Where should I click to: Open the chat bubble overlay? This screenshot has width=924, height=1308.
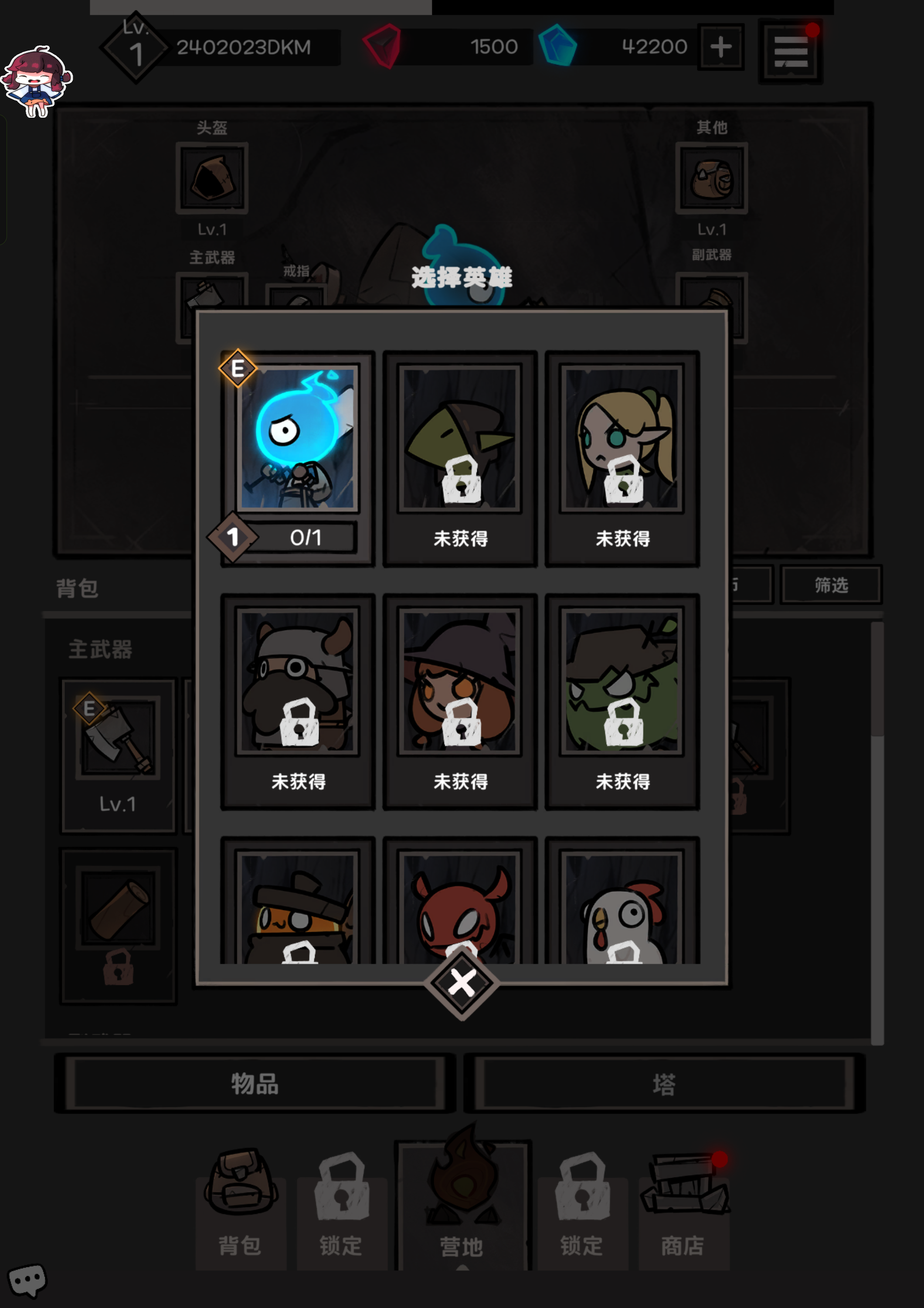click(26, 1280)
